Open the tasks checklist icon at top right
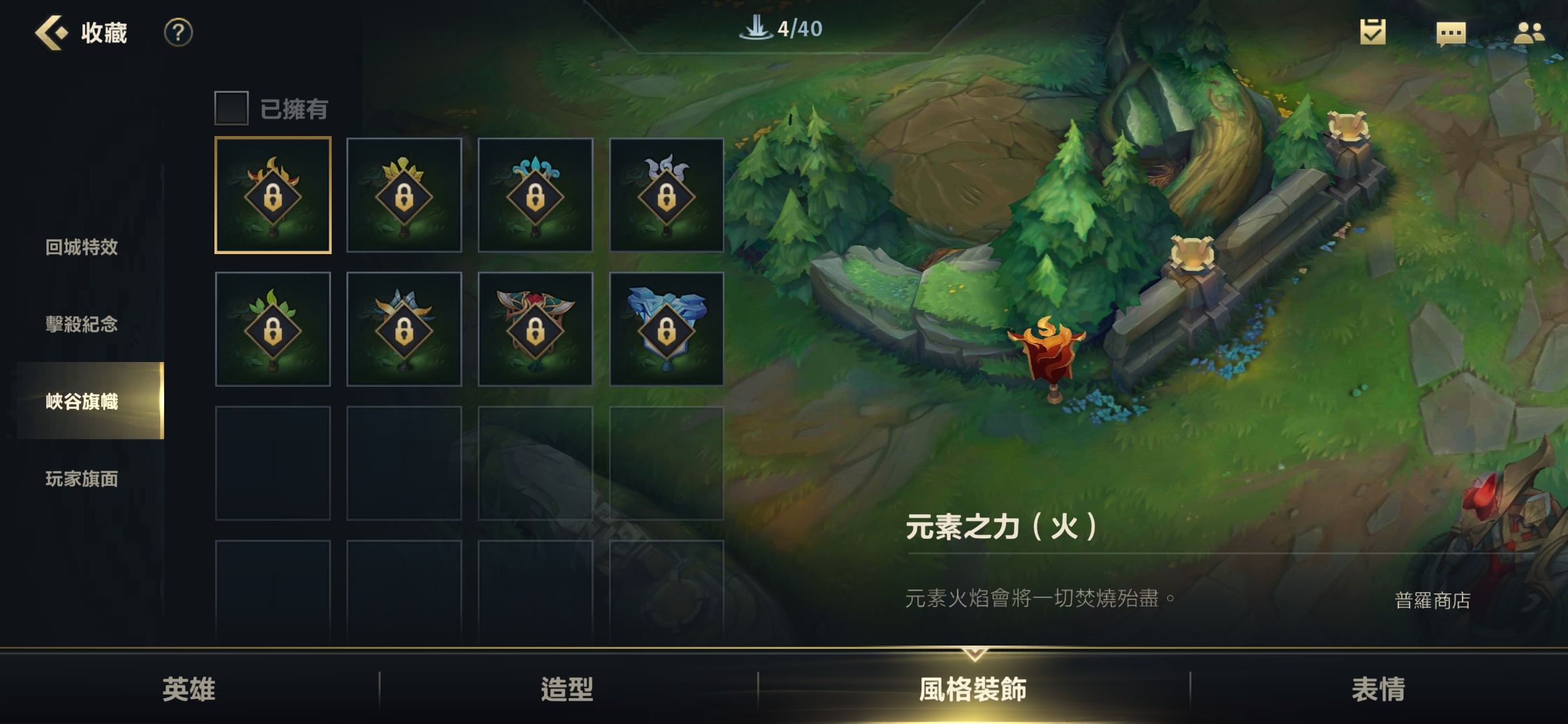The height and width of the screenshot is (724, 1568). (x=1372, y=31)
